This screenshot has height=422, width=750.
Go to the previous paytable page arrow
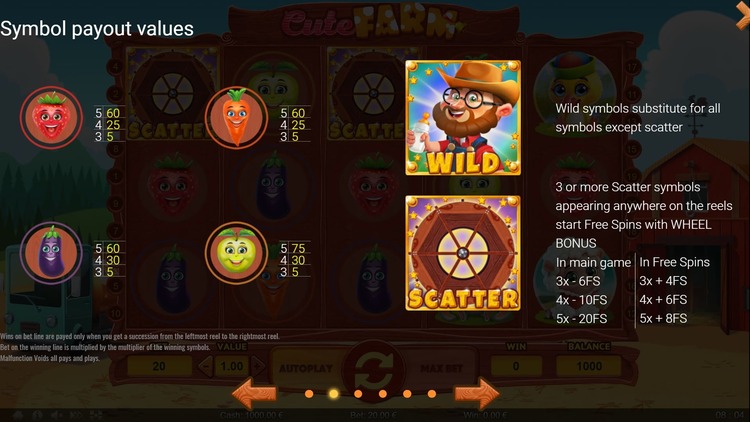click(254, 392)
